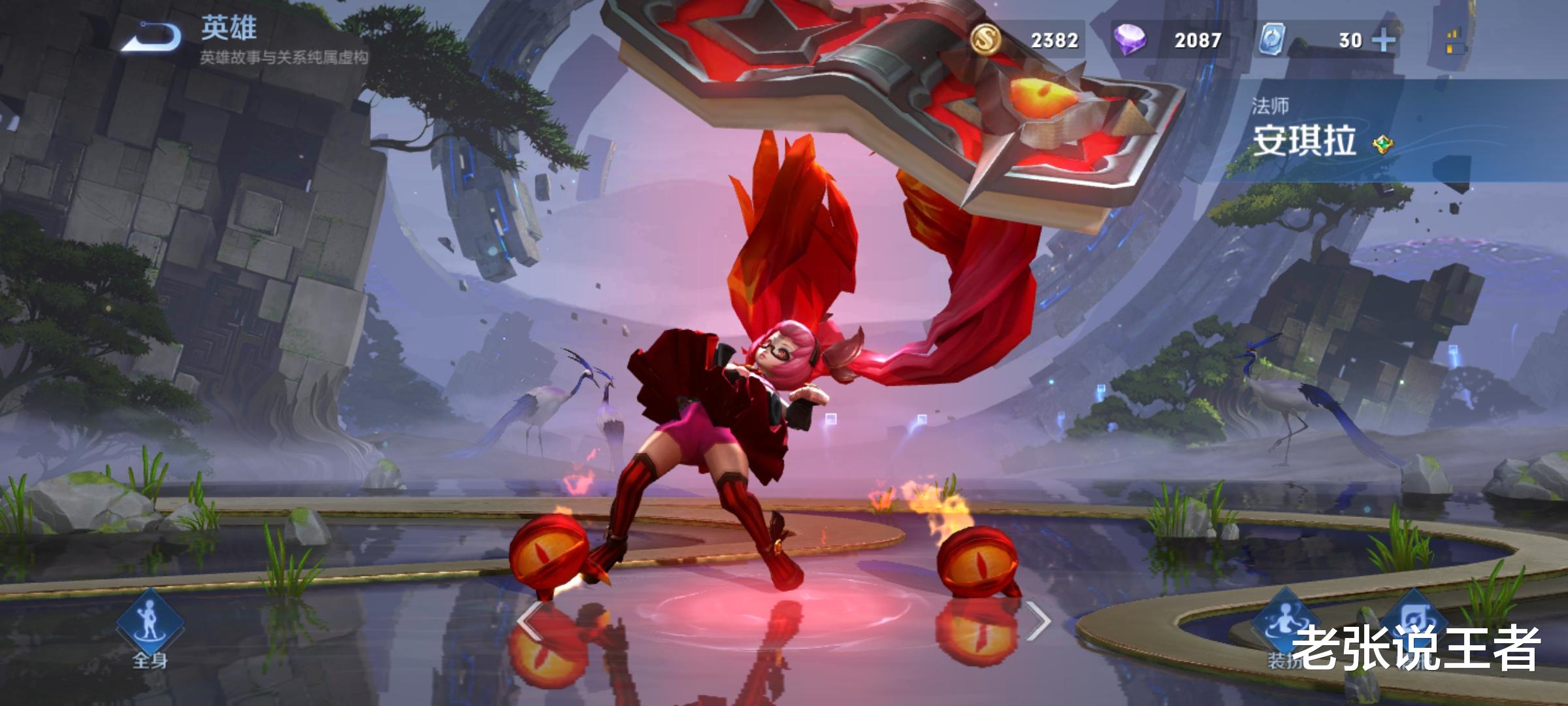This screenshot has width=1568, height=706.
Task: Click the green gem badge beside 安琪拉
Action: 1382,144
